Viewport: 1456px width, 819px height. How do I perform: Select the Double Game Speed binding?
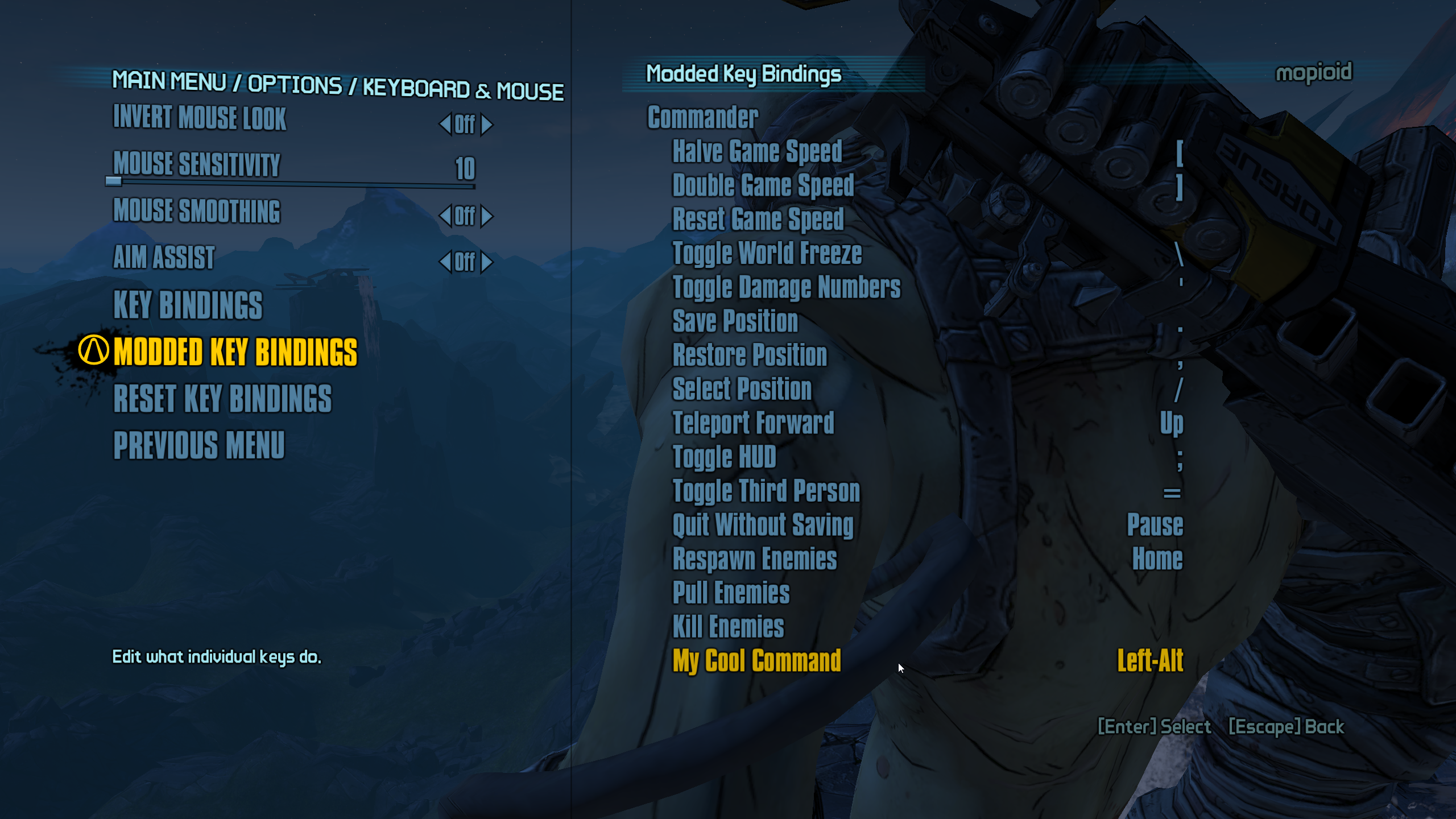pos(763,186)
